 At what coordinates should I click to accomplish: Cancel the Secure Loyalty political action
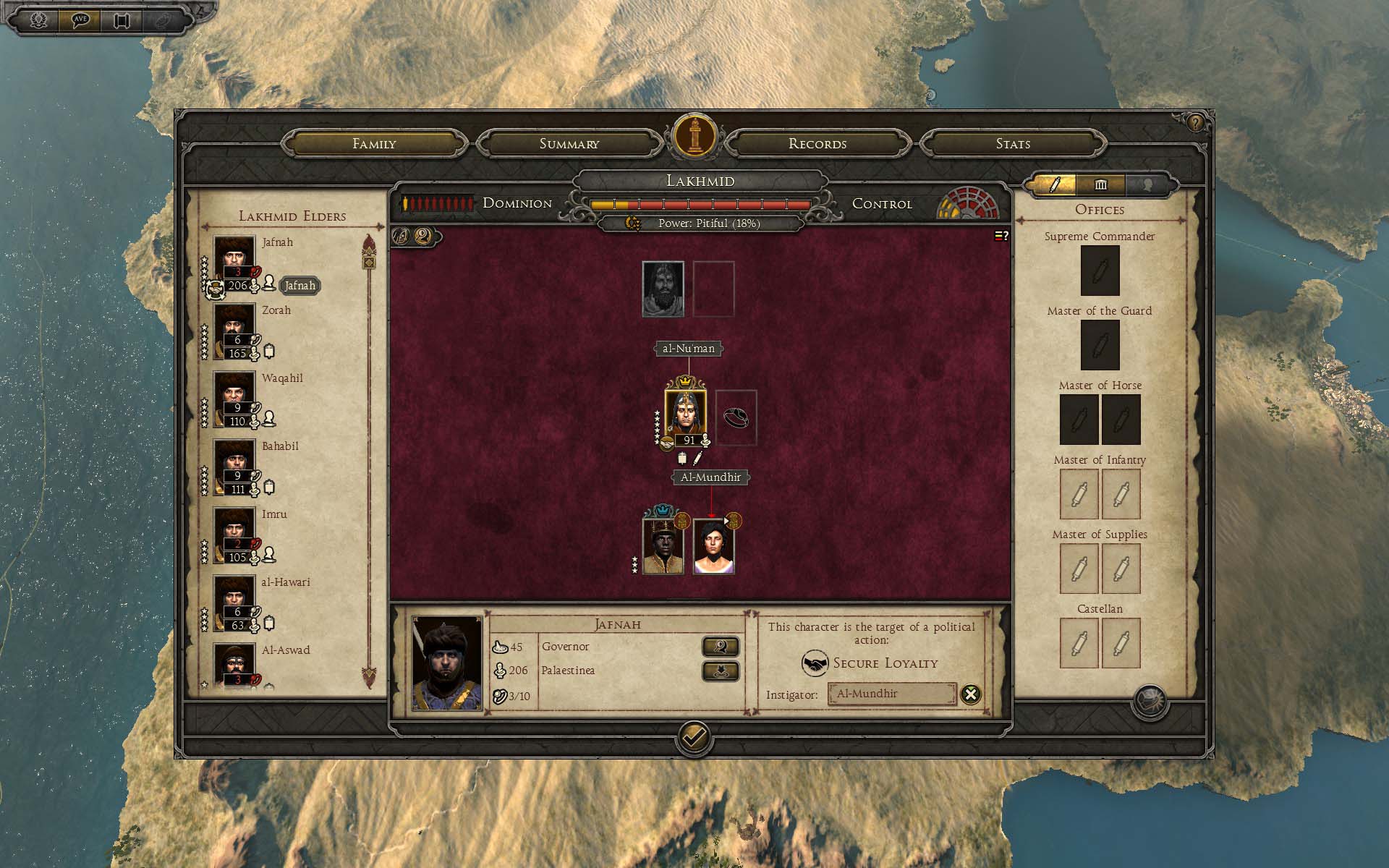[x=970, y=694]
